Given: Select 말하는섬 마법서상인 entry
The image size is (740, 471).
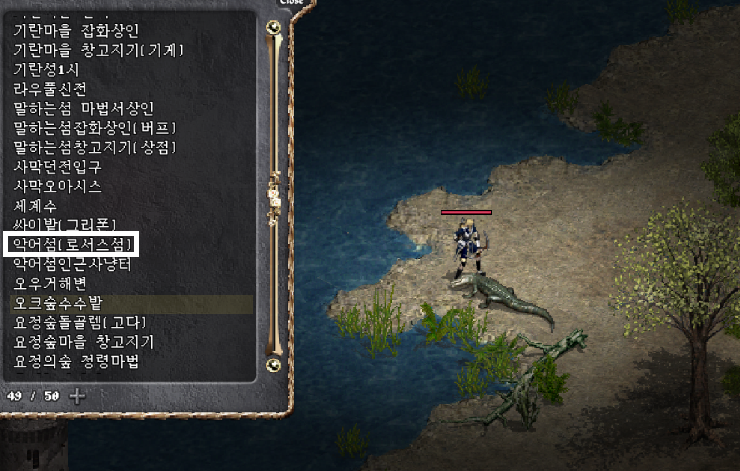Looking at the screenshot, I should (84, 108).
